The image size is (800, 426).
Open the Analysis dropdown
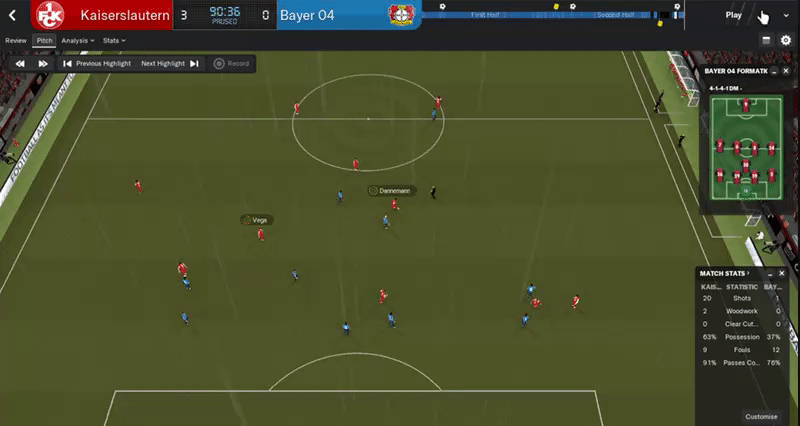[77, 41]
